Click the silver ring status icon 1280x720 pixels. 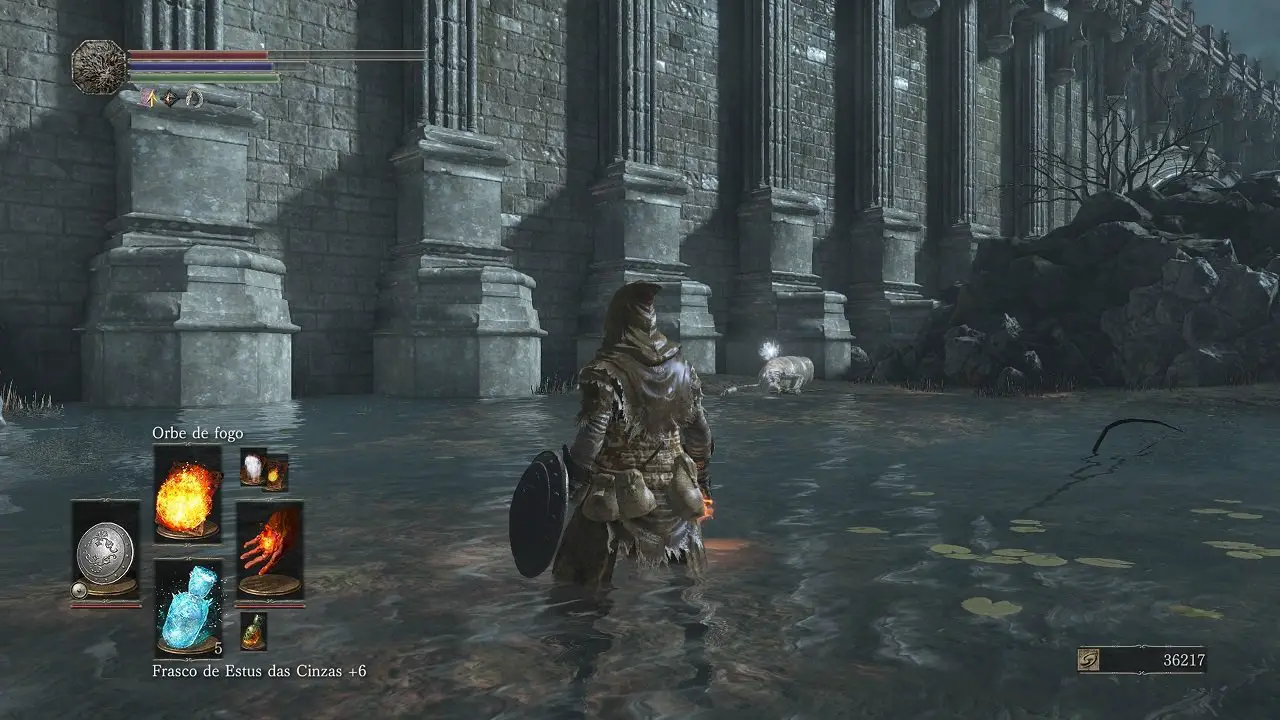tap(194, 98)
